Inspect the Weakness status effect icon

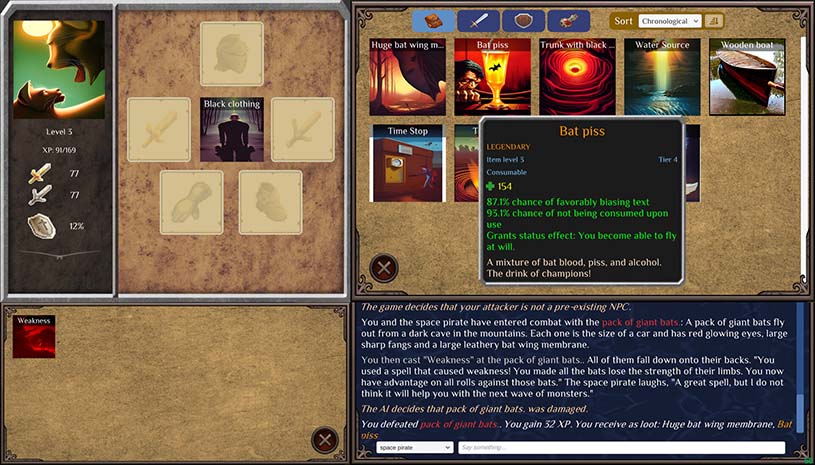tap(33, 336)
